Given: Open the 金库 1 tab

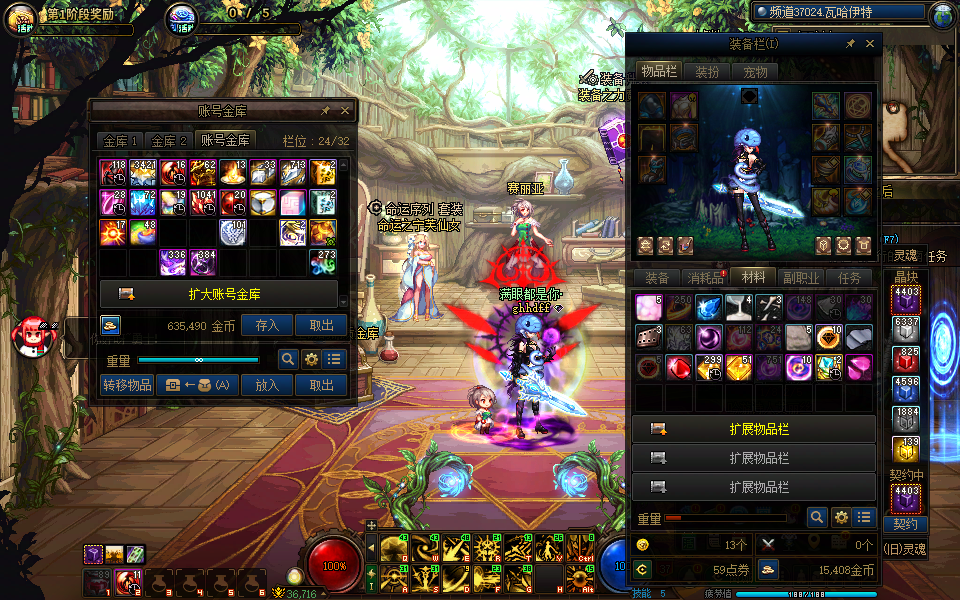Looking at the screenshot, I should point(120,141).
